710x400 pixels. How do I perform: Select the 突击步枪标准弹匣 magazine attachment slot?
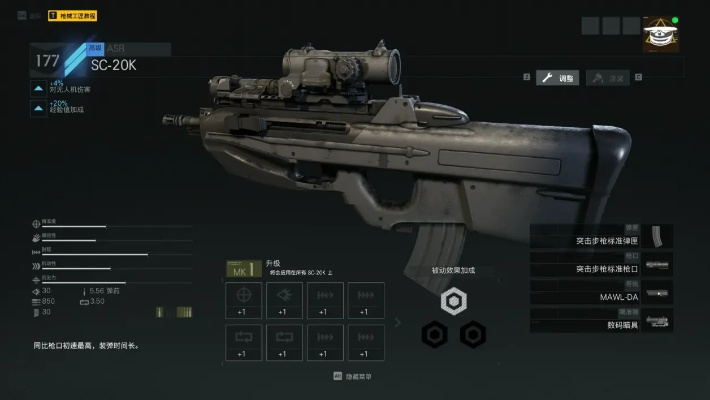point(602,240)
